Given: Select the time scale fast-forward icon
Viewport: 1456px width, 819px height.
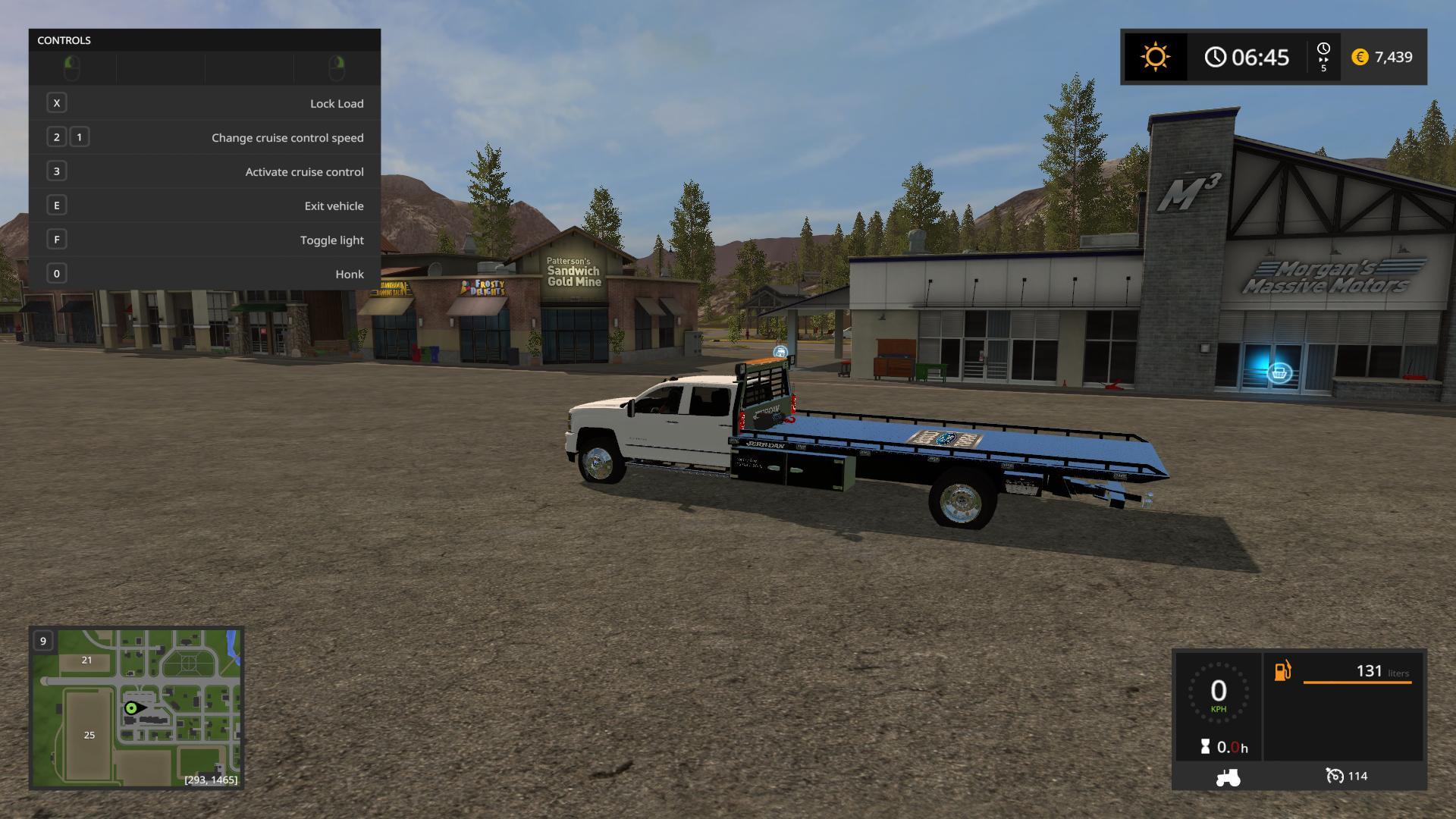Looking at the screenshot, I should pos(1323,58).
